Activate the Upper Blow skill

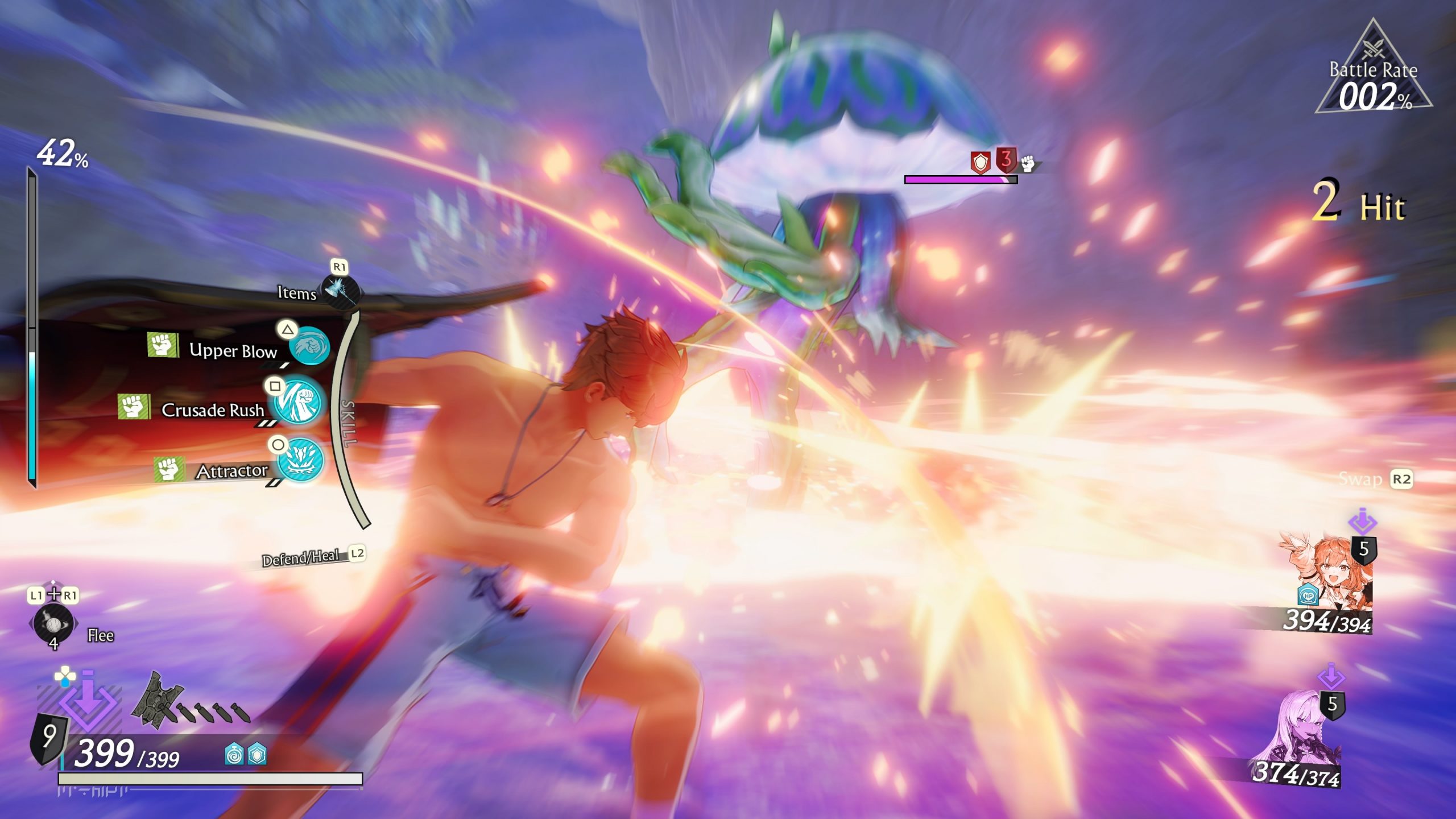(310, 346)
